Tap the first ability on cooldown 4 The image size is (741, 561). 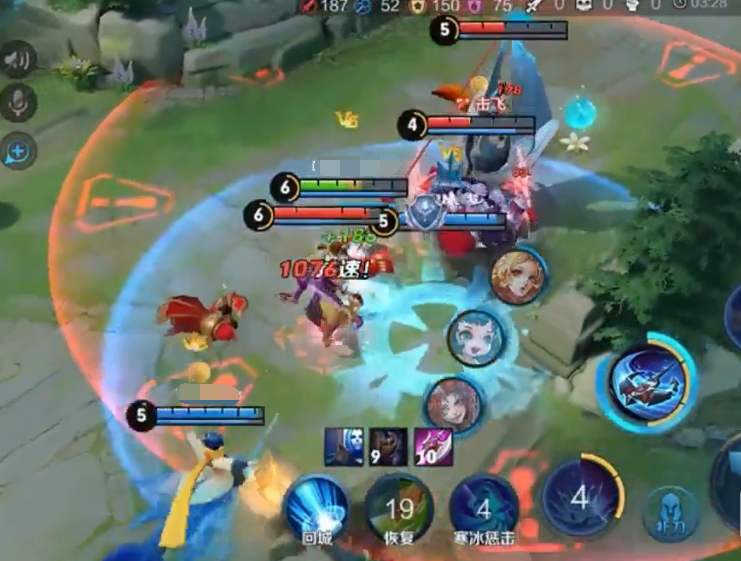[581, 497]
